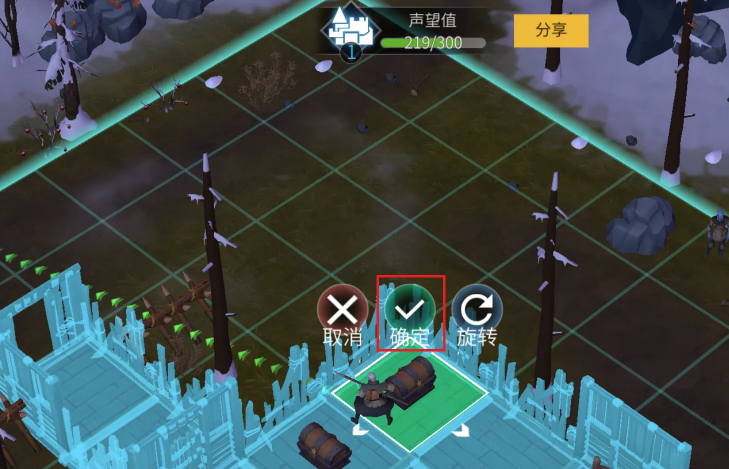Rotate the item using the 旋转 button
The image size is (729, 469).
point(476,309)
